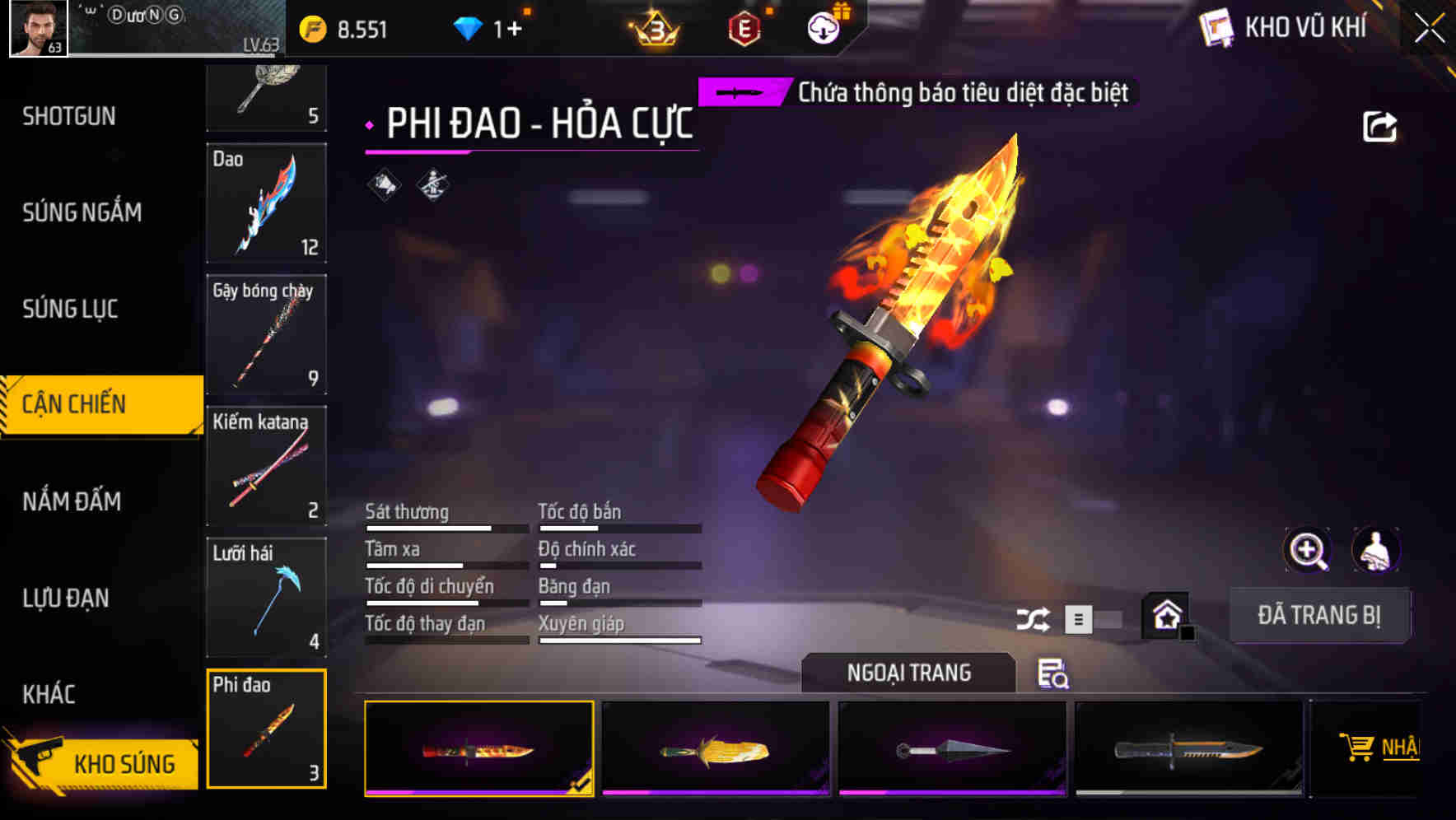This screenshot has height=820, width=1456.
Task: Select the magnifying glass zoom icon
Action: tap(1307, 550)
